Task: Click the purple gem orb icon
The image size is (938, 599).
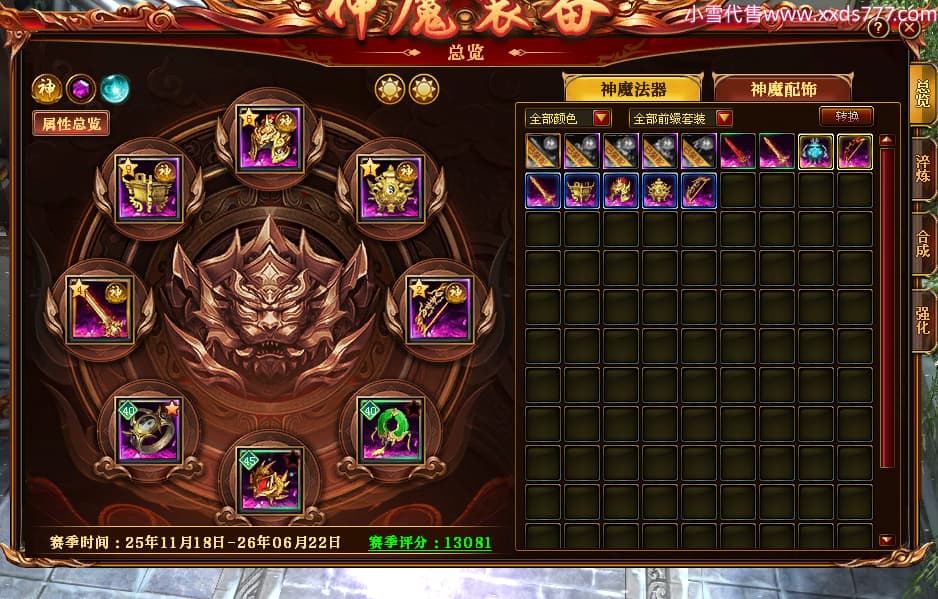Action: click(80, 89)
